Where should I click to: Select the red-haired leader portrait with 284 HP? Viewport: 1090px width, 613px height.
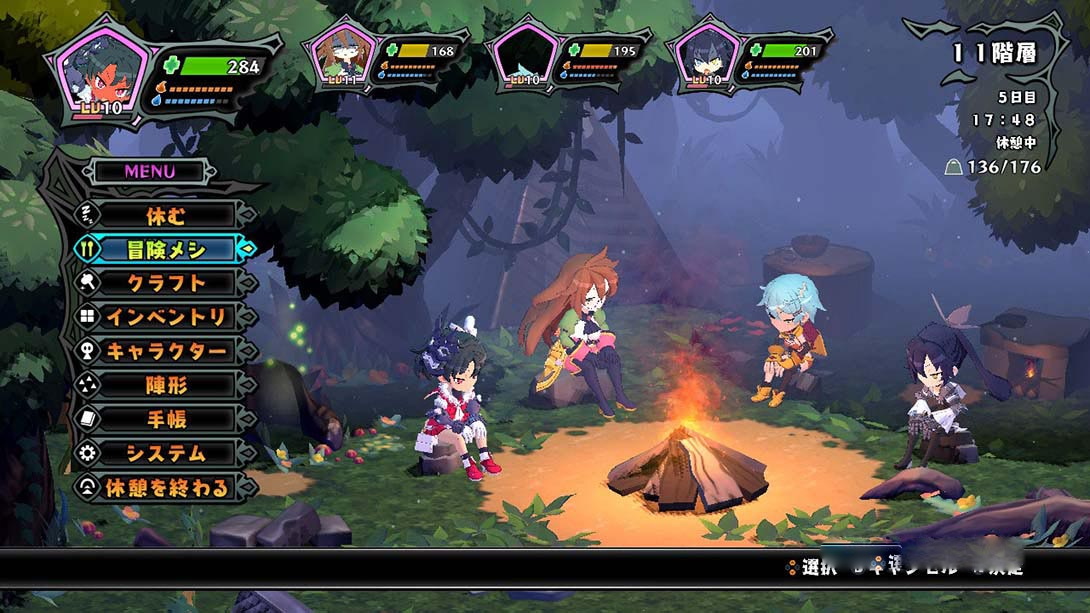click(100, 71)
